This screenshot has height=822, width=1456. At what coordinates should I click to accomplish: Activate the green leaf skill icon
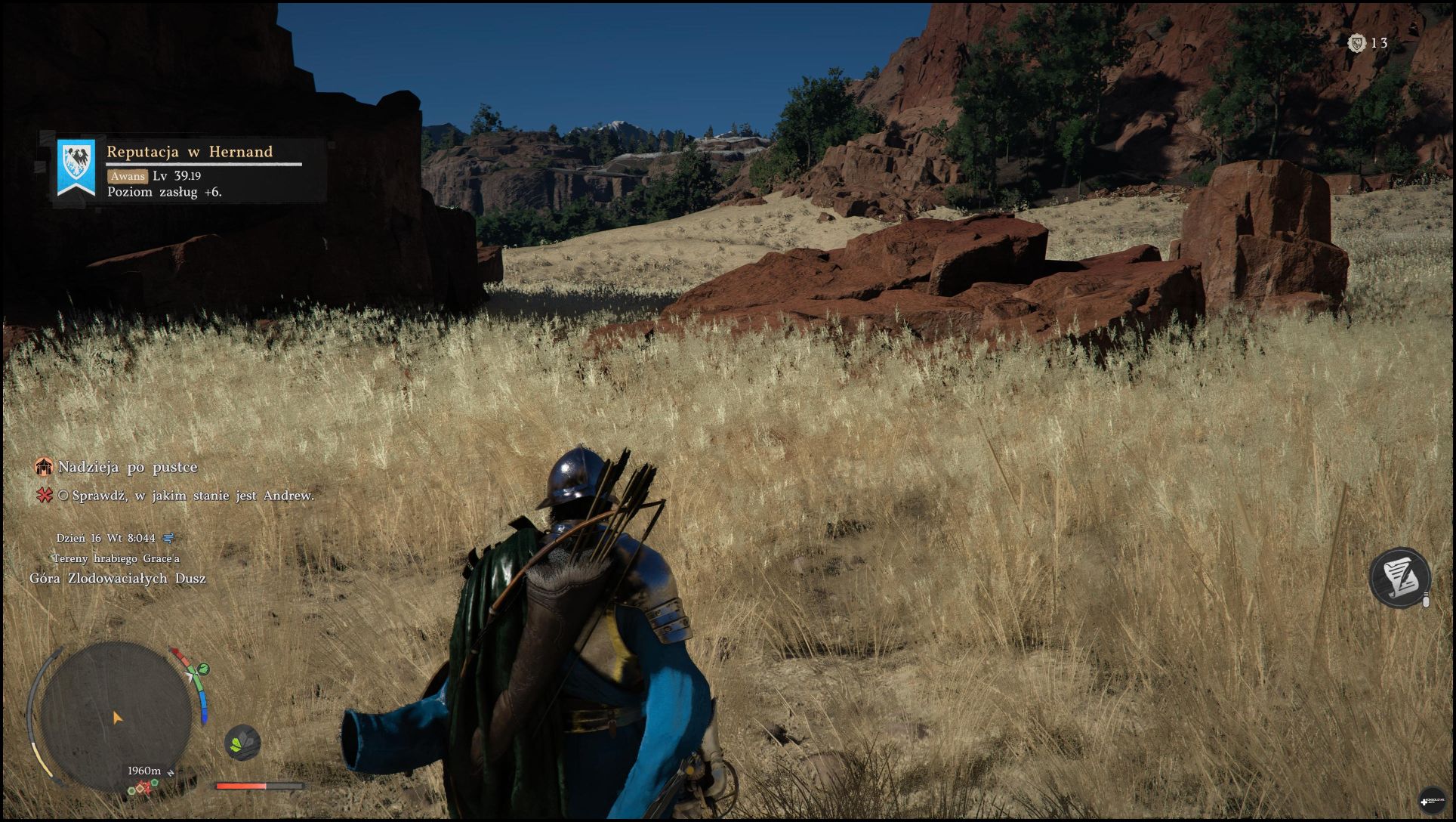point(242,742)
